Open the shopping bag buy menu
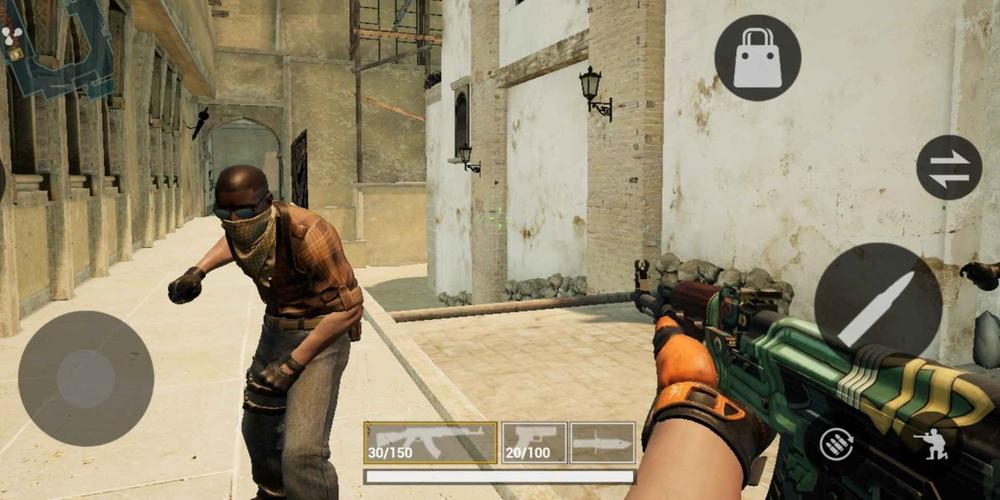 pos(757,57)
